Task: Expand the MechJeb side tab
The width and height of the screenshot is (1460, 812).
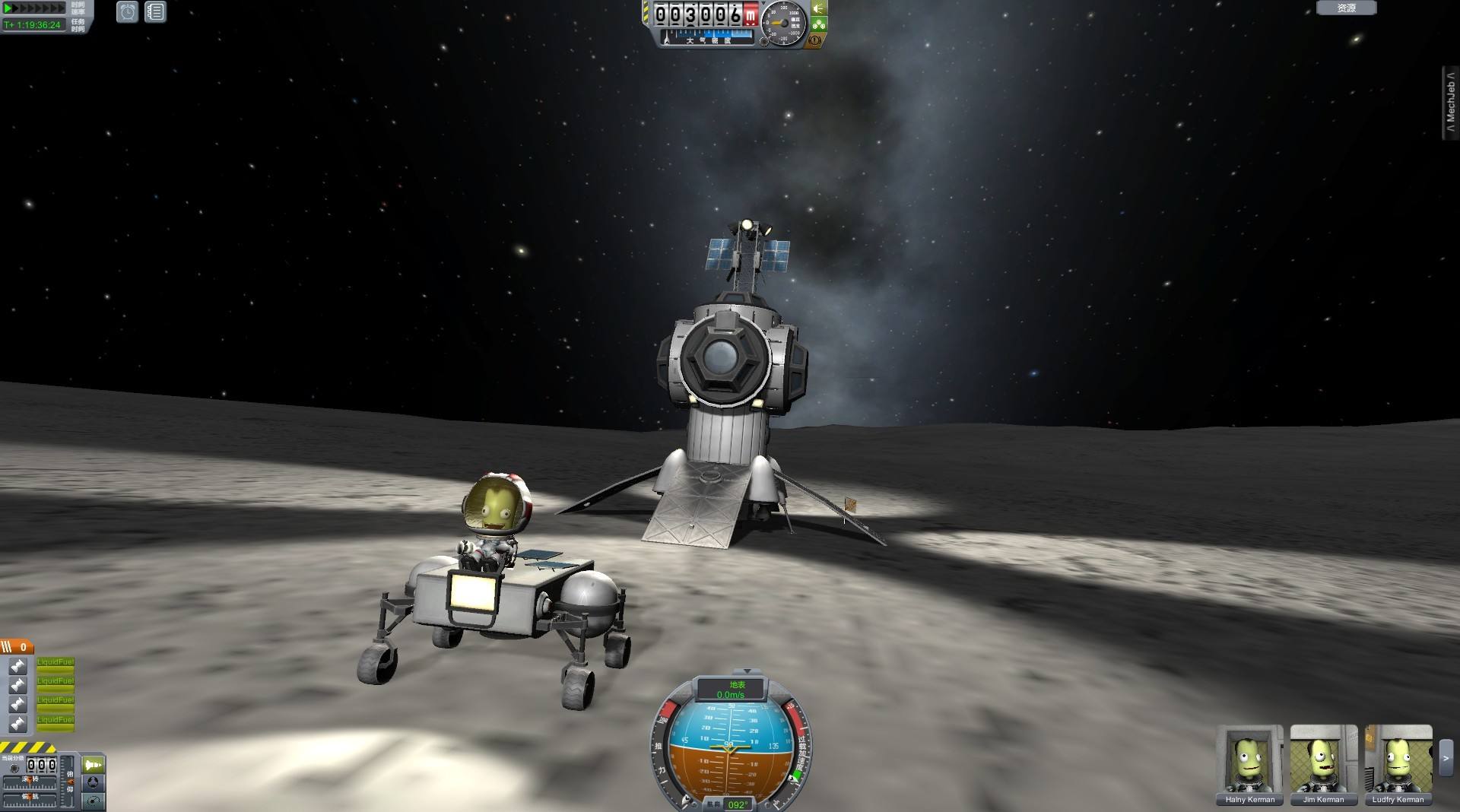Action: coord(1451,103)
